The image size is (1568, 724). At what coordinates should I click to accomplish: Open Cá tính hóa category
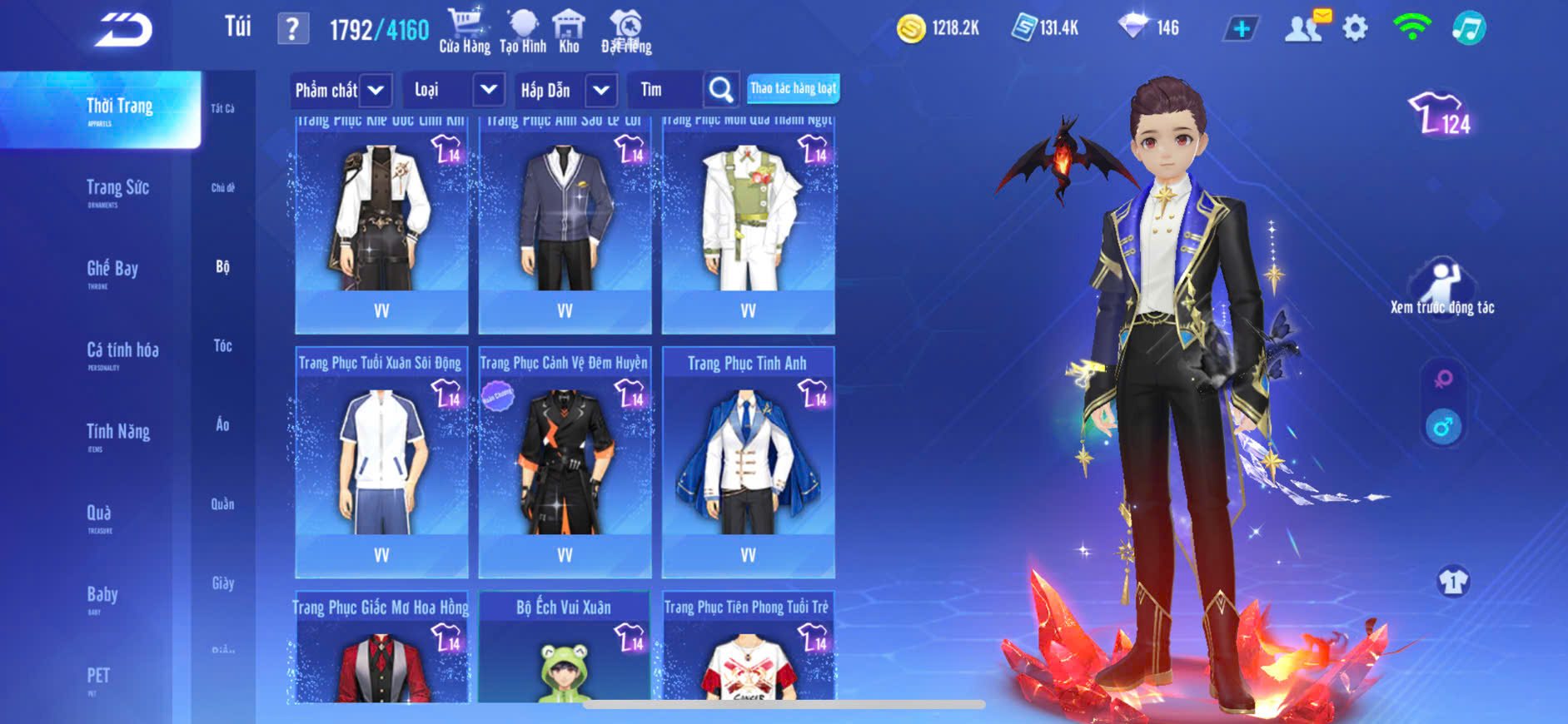[x=122, y=351]
